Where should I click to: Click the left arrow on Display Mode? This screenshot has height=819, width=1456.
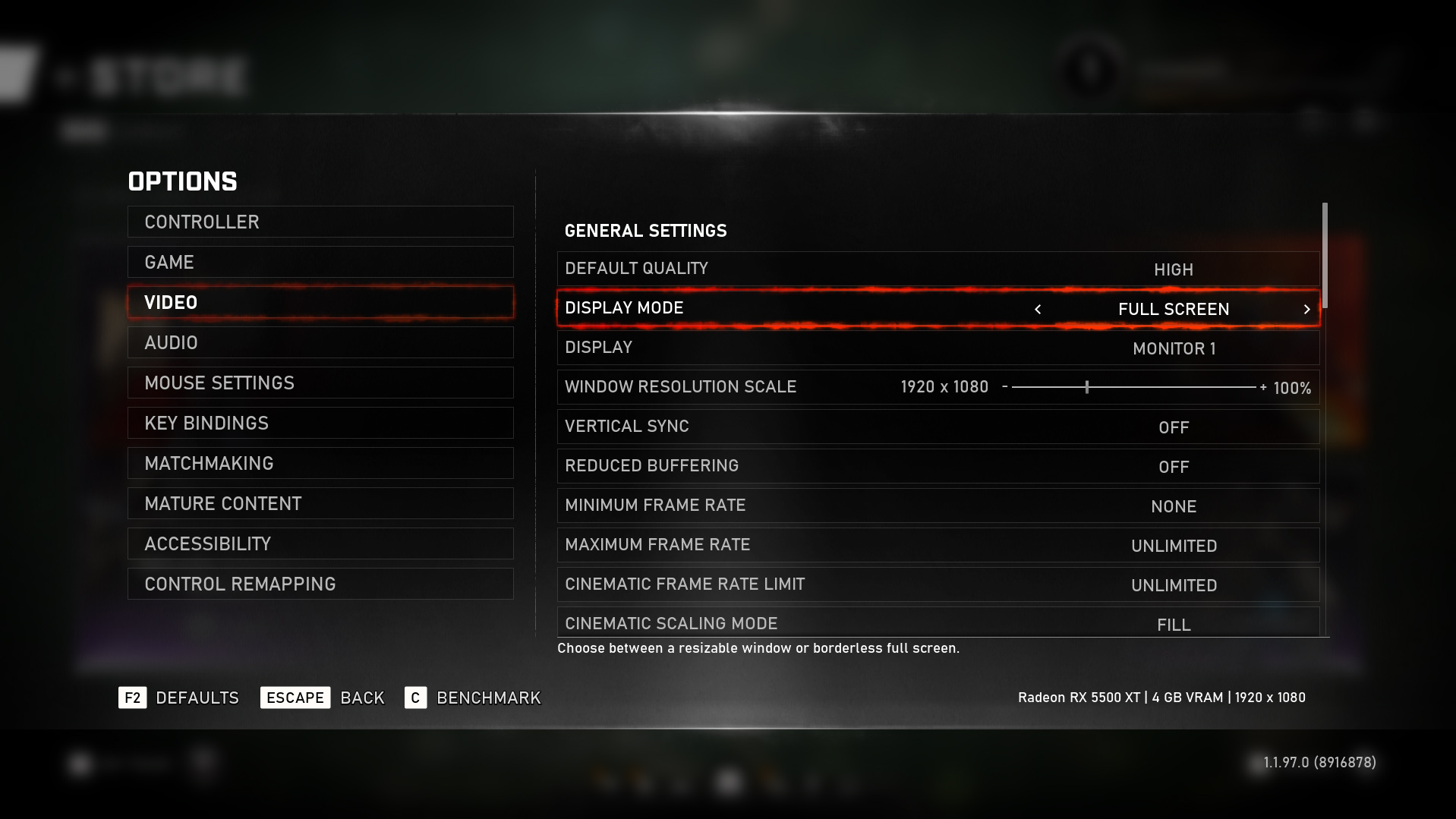[1038, 309]
